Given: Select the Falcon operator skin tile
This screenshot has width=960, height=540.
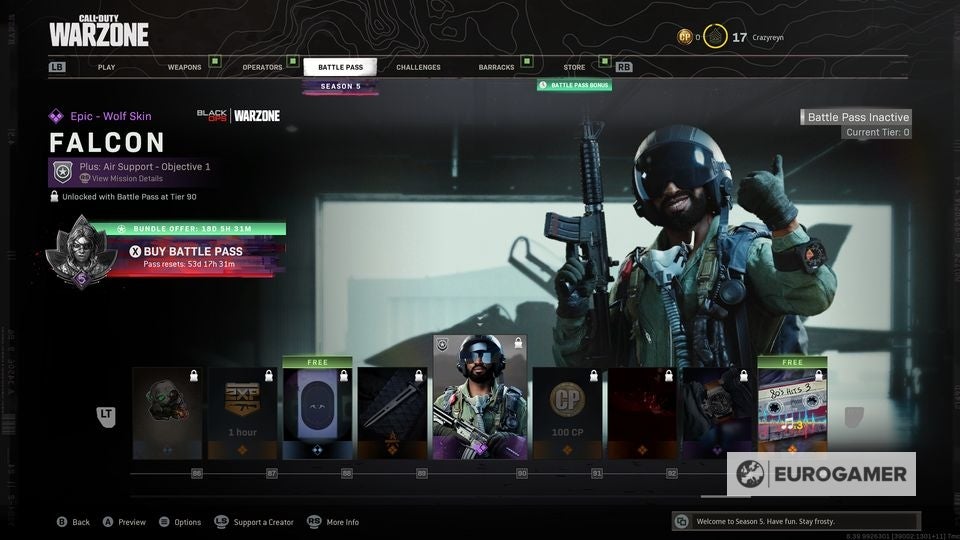Looking at the screenshot, I should pyautogui.click(x=480, y=398).
